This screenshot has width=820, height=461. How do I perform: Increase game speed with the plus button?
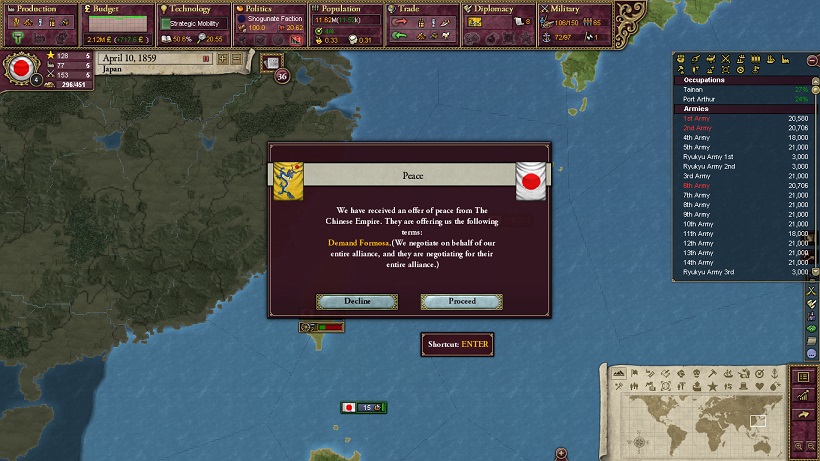click(x=221, y=59)
